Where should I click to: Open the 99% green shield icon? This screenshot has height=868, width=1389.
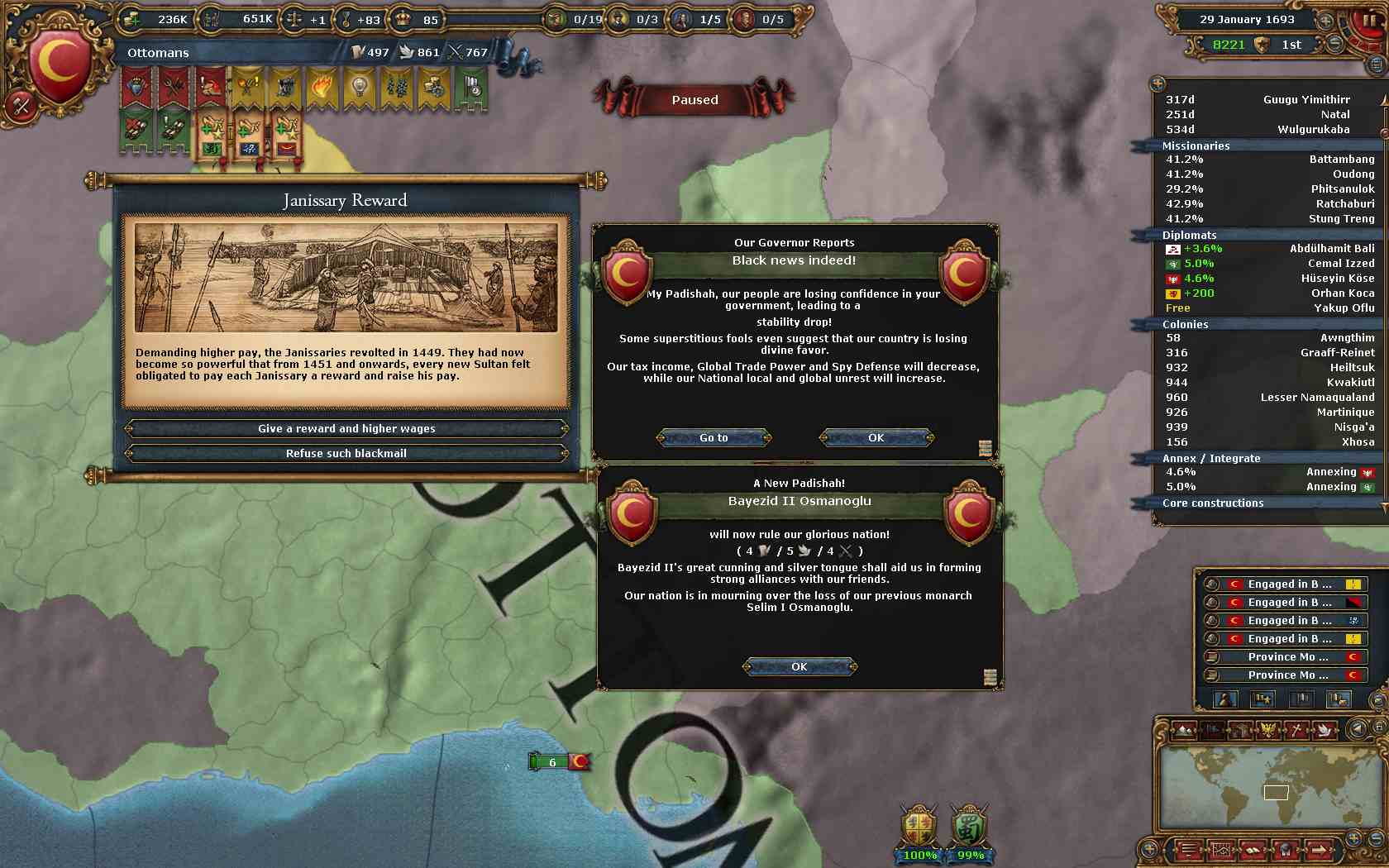pyautogui.click(x=969, y=831)
